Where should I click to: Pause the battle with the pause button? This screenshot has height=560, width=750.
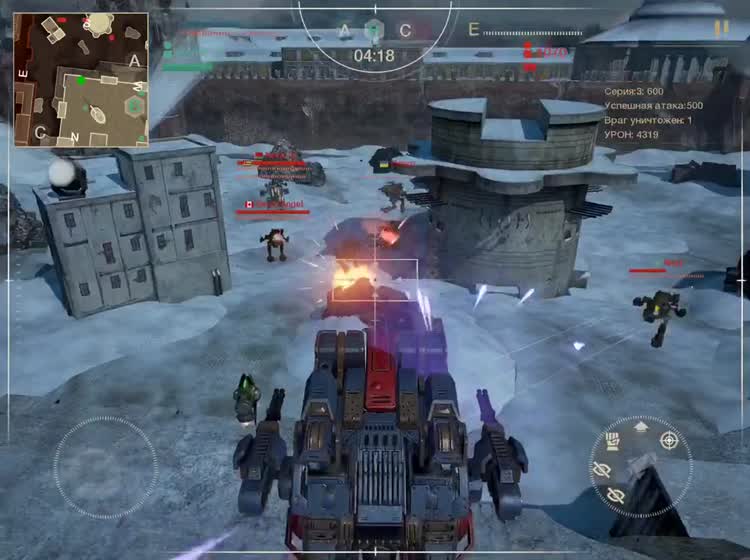(721, 30)
